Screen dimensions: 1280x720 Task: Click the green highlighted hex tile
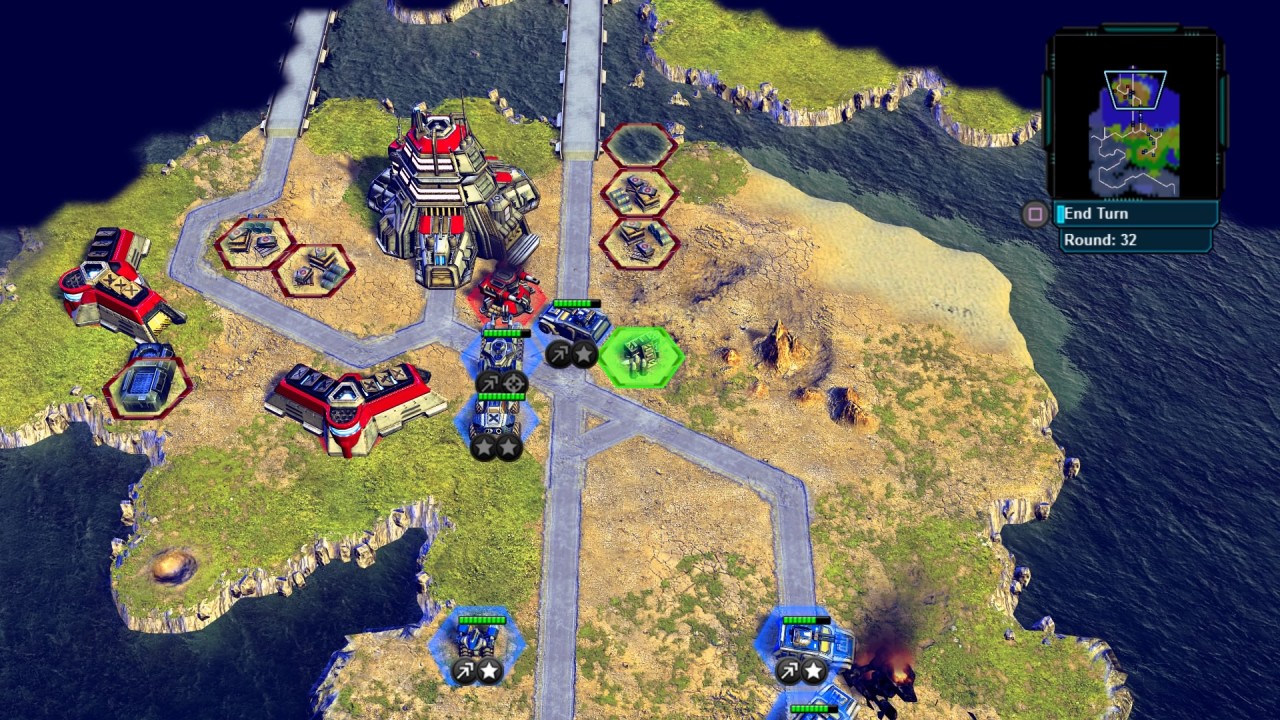(641, 356)
